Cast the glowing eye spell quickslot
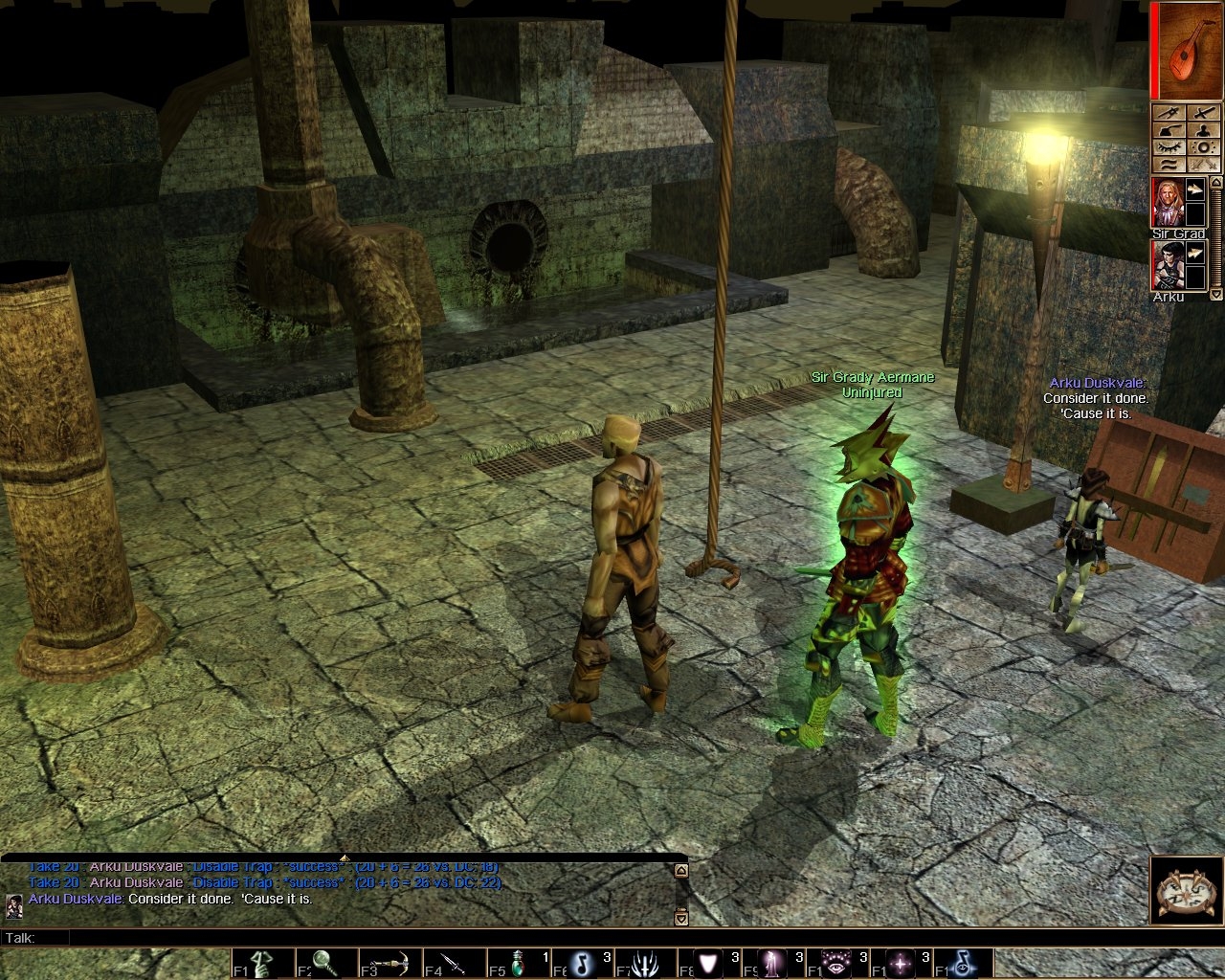Viewport: 1225px width, 980px height. coord(836,963)
